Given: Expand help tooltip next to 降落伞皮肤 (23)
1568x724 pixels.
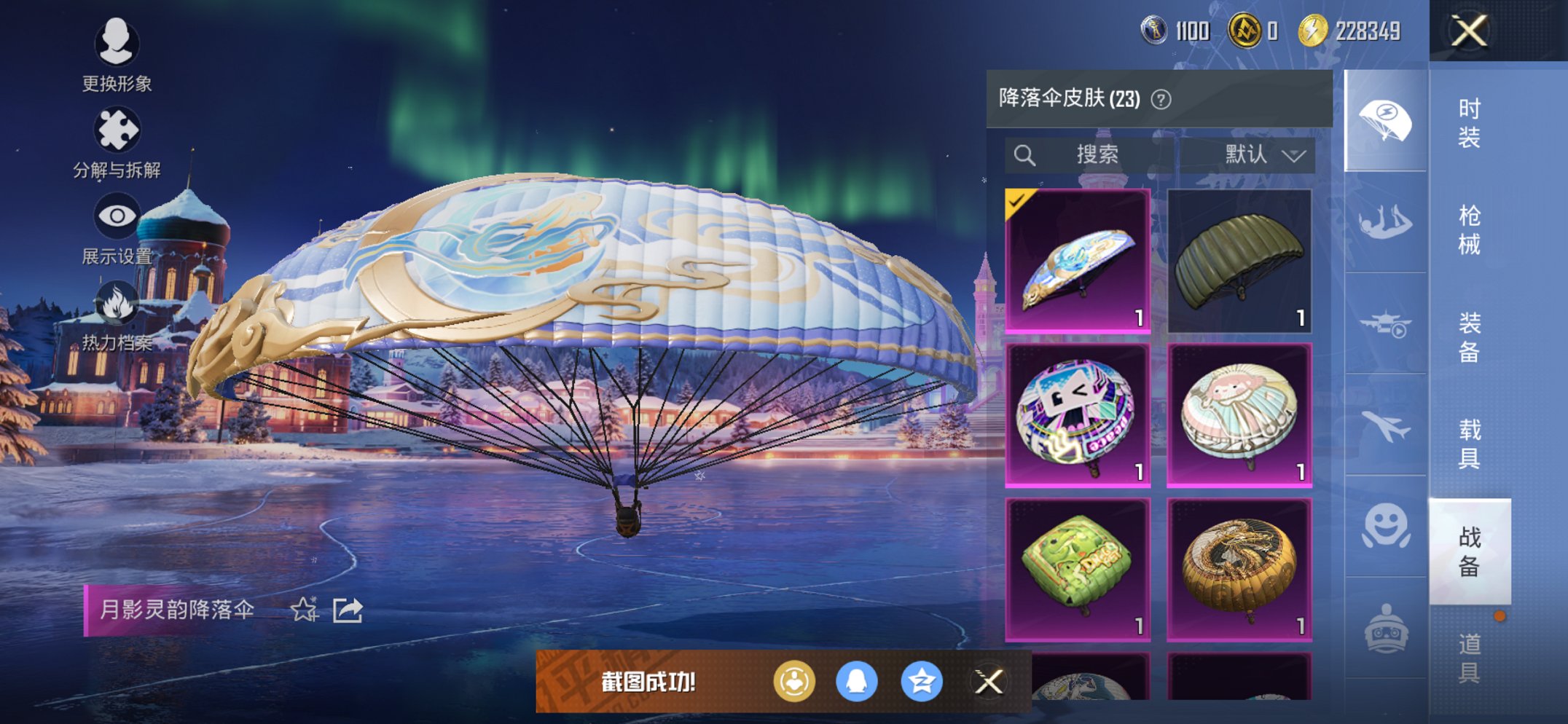Looking at the screenshot, I should [1160, 98].
